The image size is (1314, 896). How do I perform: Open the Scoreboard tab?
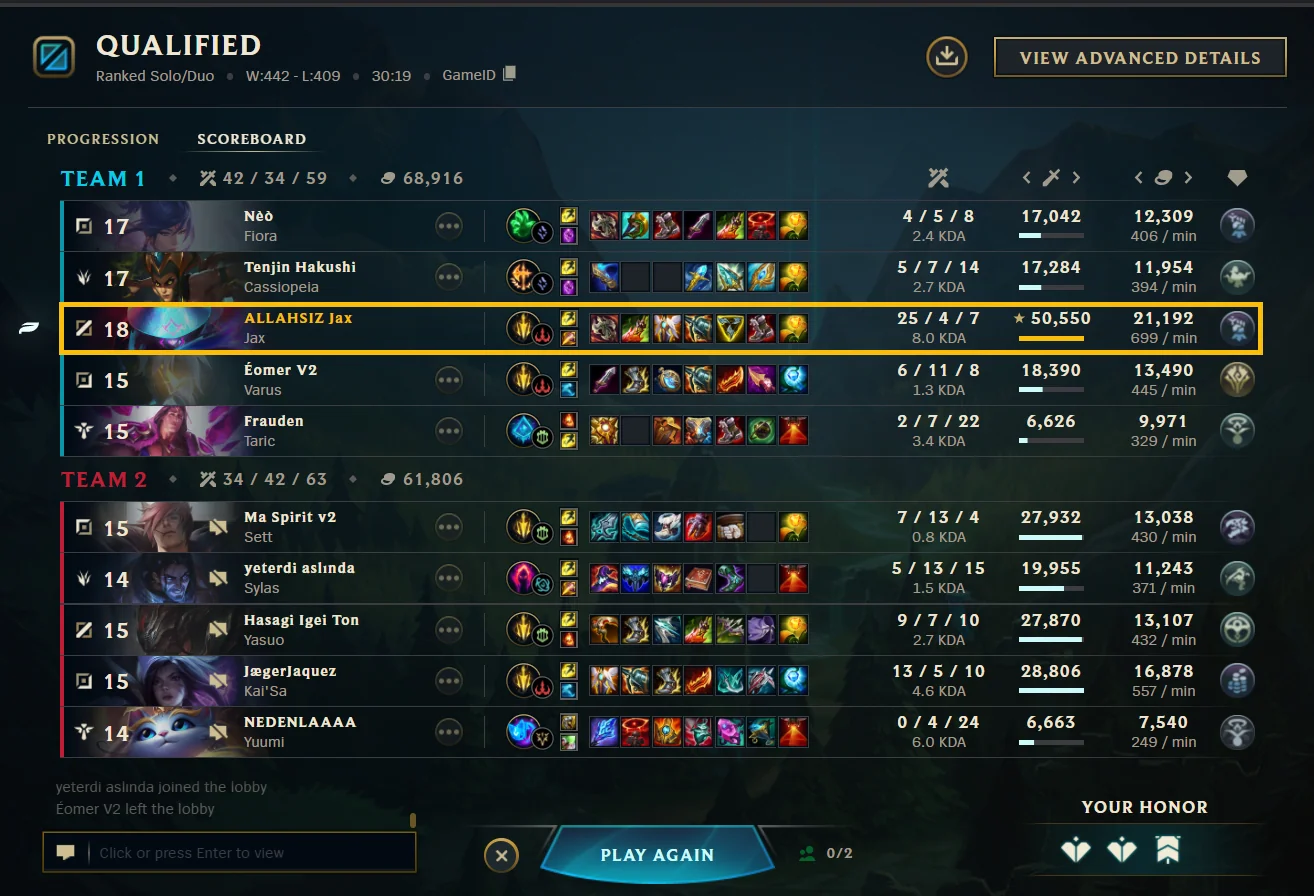pyautogui.click(x=253, y=139)
